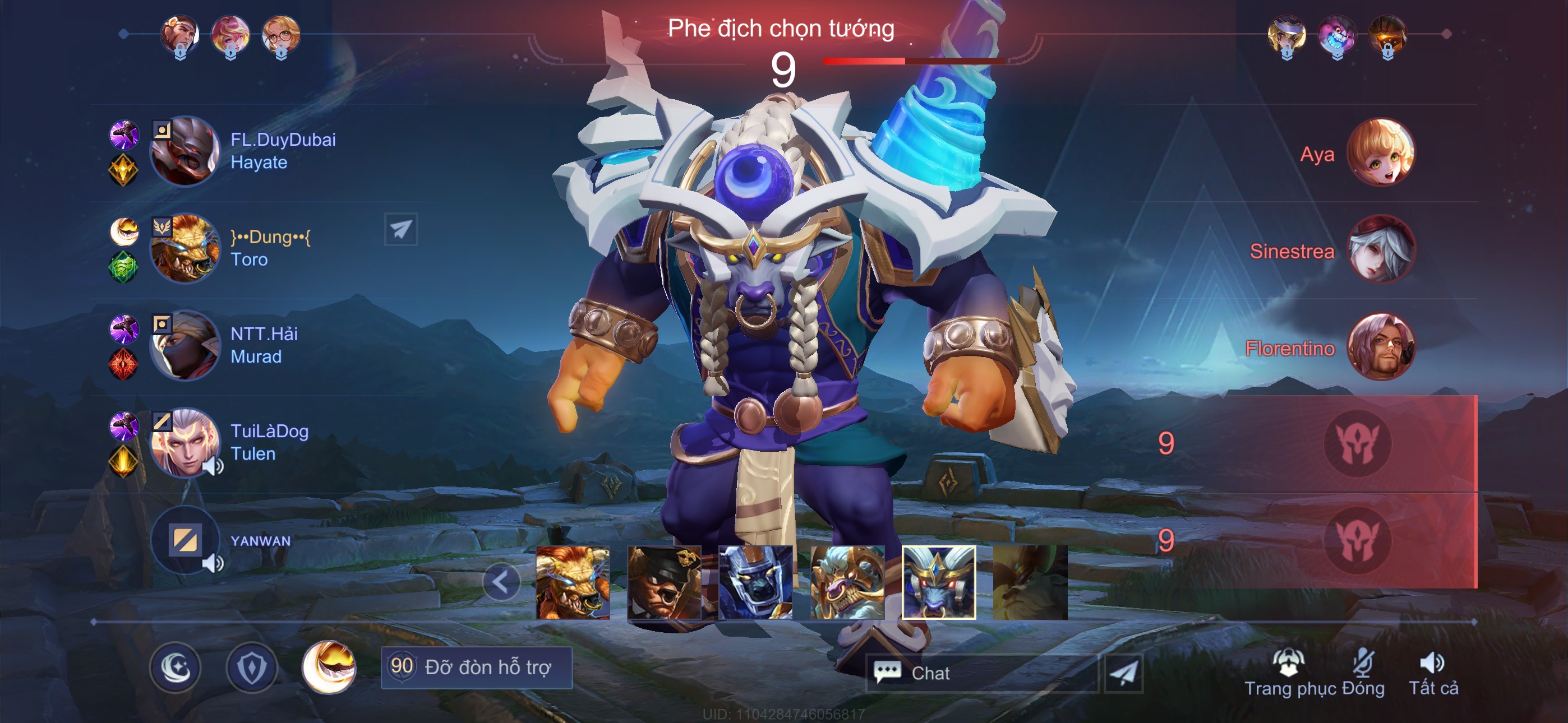Send chat message with paper plane button

coord(1123,673)
